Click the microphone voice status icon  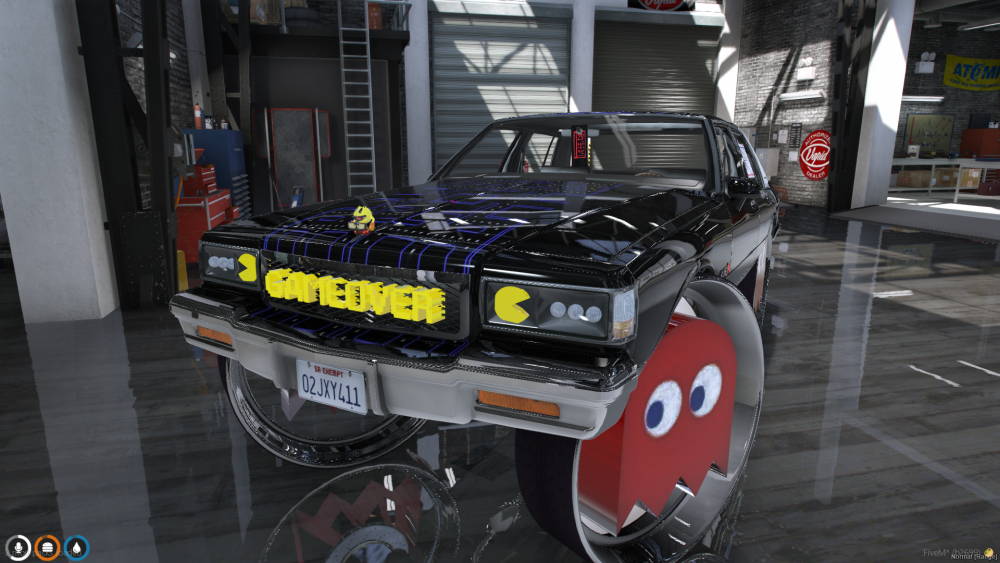pyautogui.click(x=18, y=548)
